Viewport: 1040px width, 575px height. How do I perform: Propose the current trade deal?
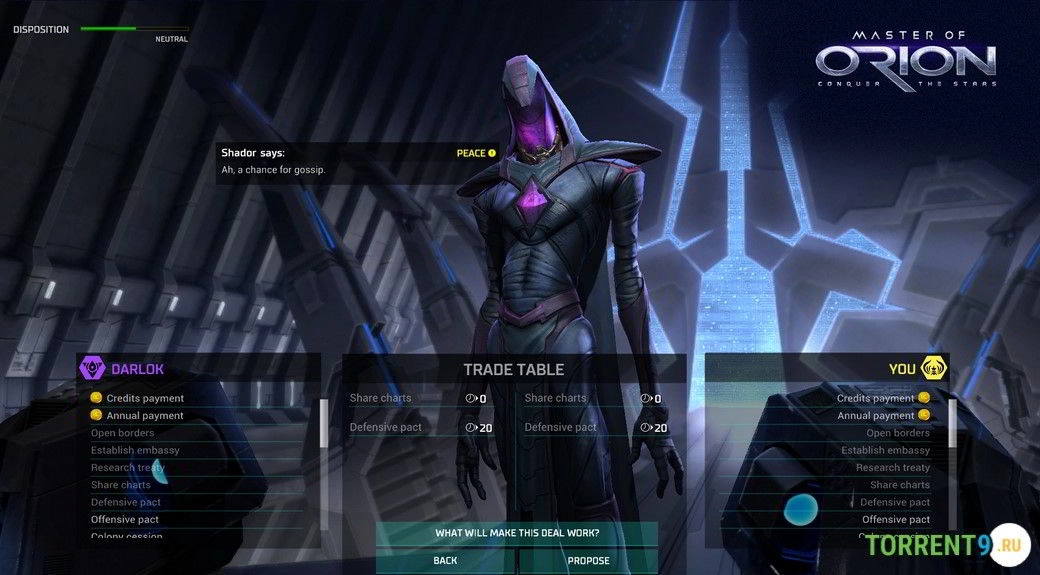[588, 560]
